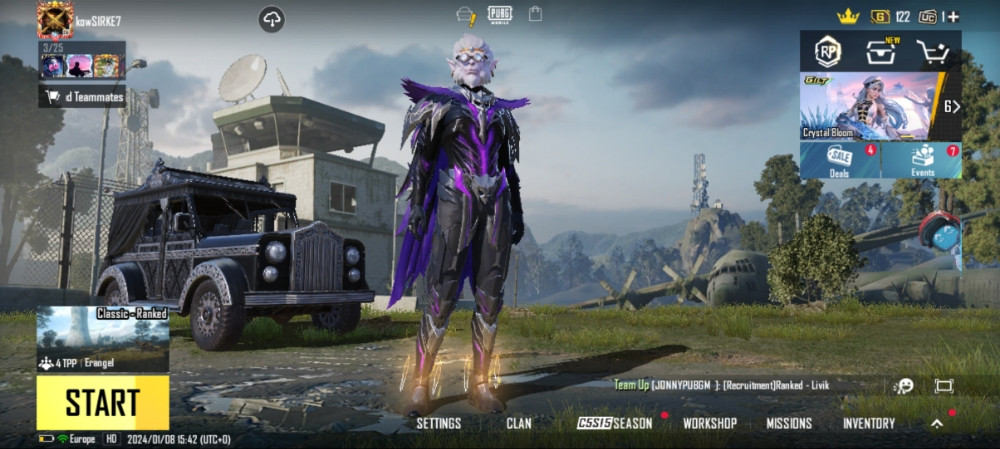
Task: Go to the Clan page
Action: point(519,423)
